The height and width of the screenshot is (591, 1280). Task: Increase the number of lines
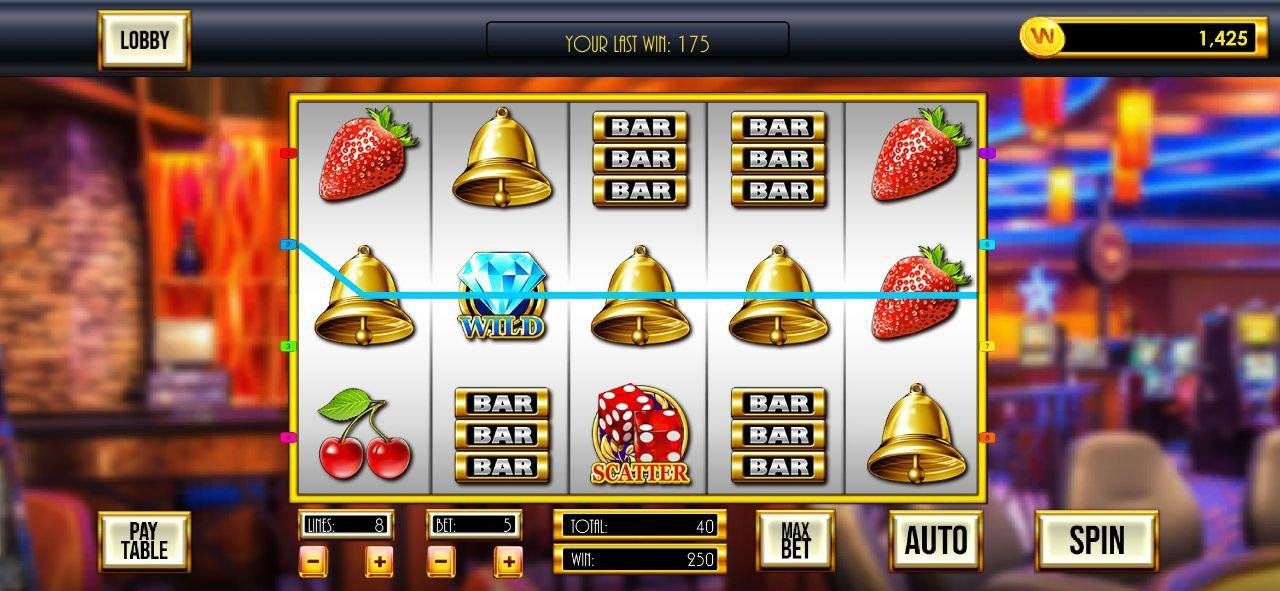pyautogui.click(x=378, y=562)
